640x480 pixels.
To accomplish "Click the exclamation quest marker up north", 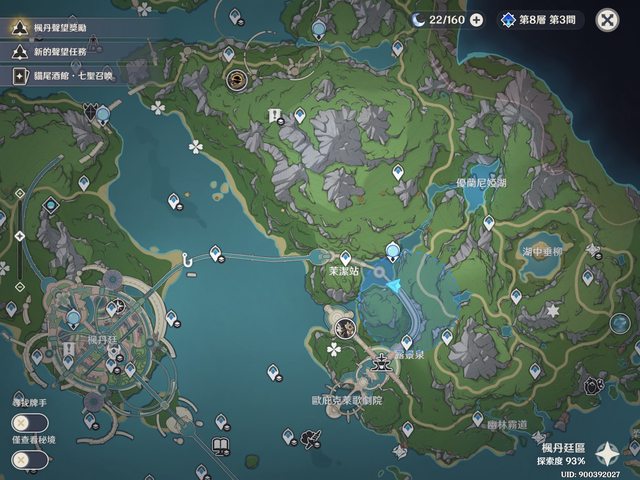I will [x=273, y=117].
